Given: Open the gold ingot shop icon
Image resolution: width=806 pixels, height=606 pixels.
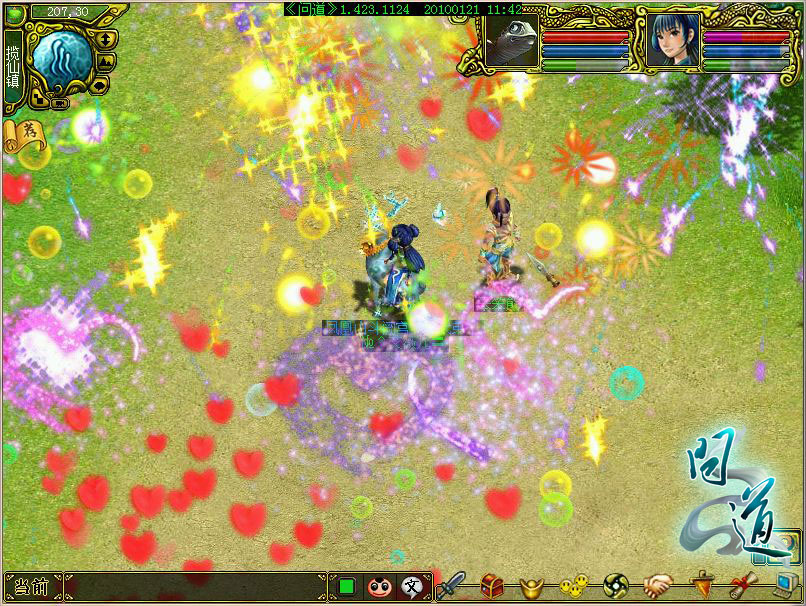Looking at the screenshot, I should [x=530, y=585].
